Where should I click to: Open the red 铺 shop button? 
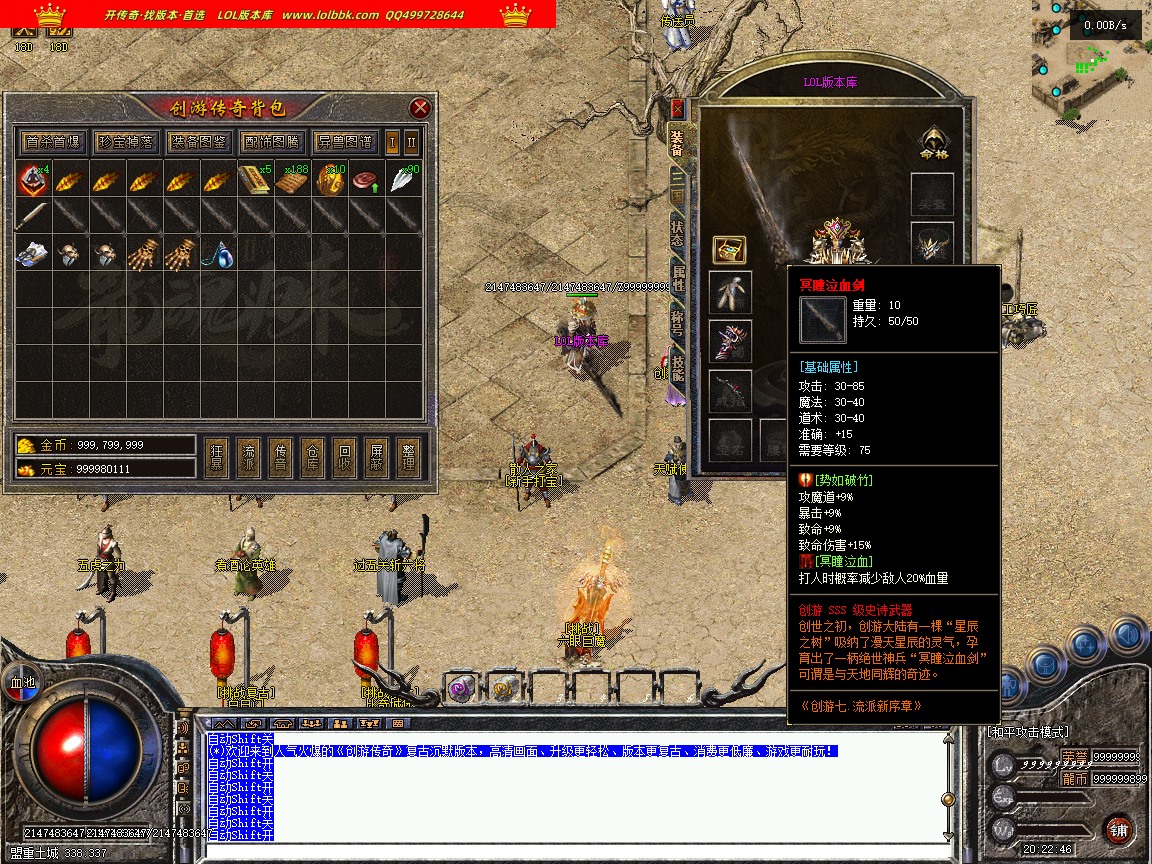click(1118, 828)
